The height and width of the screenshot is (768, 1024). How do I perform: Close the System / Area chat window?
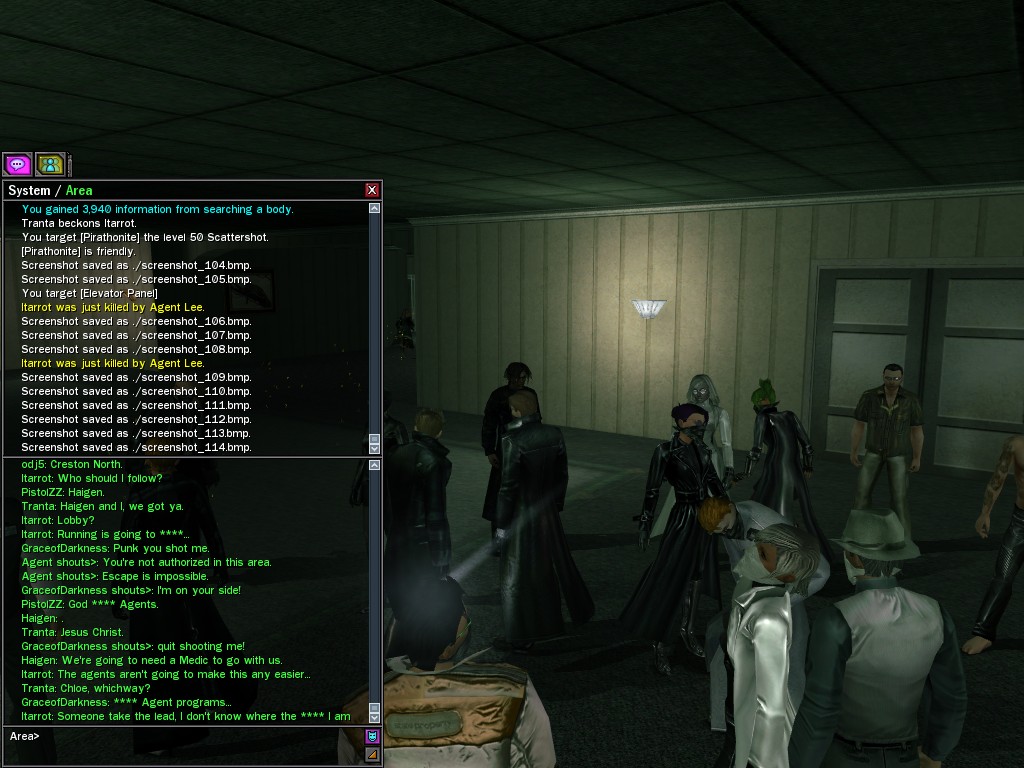pyautogui.click(x=372, y=190)
